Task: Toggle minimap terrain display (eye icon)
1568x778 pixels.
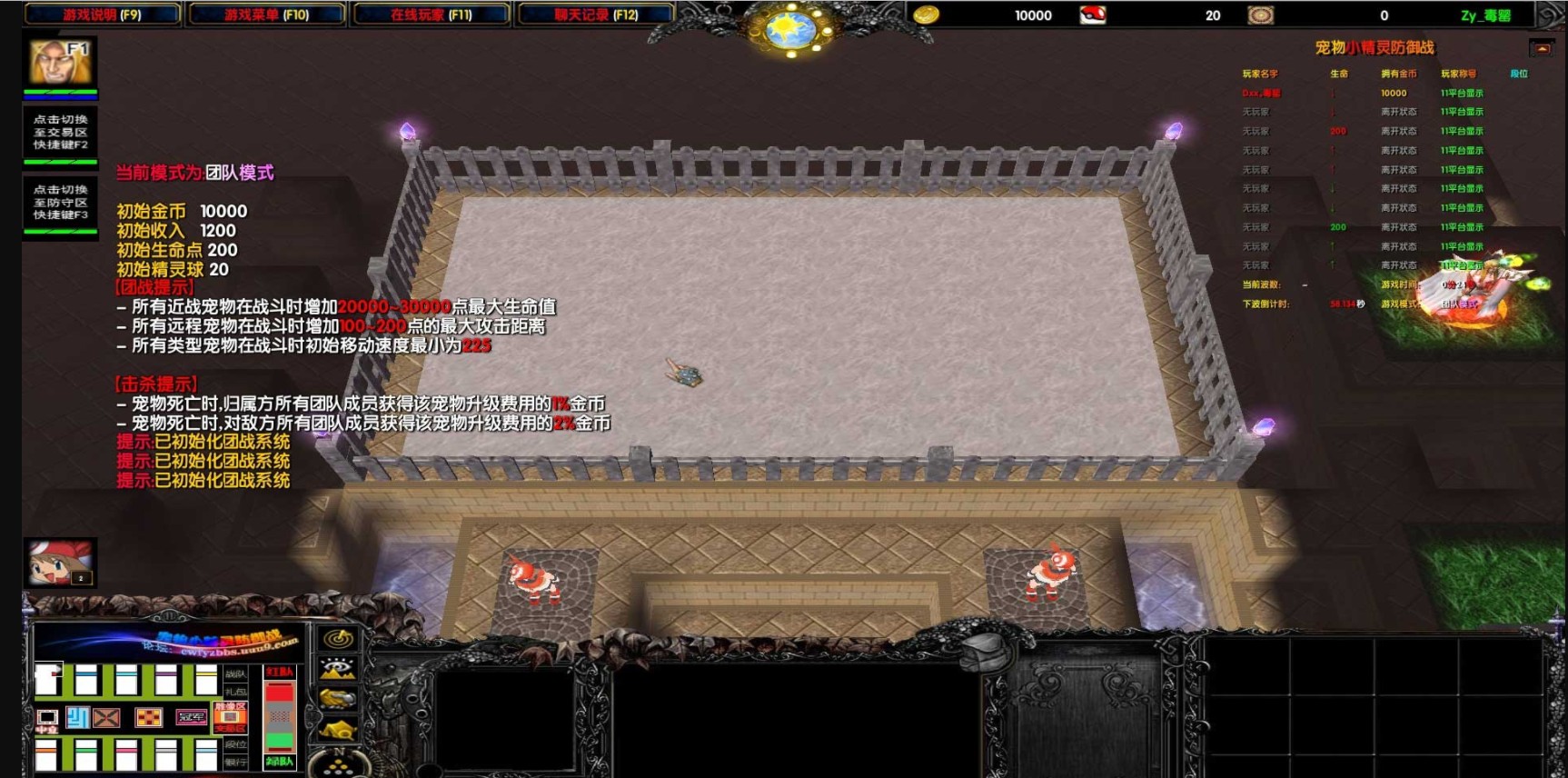Action: coord(339,669)
